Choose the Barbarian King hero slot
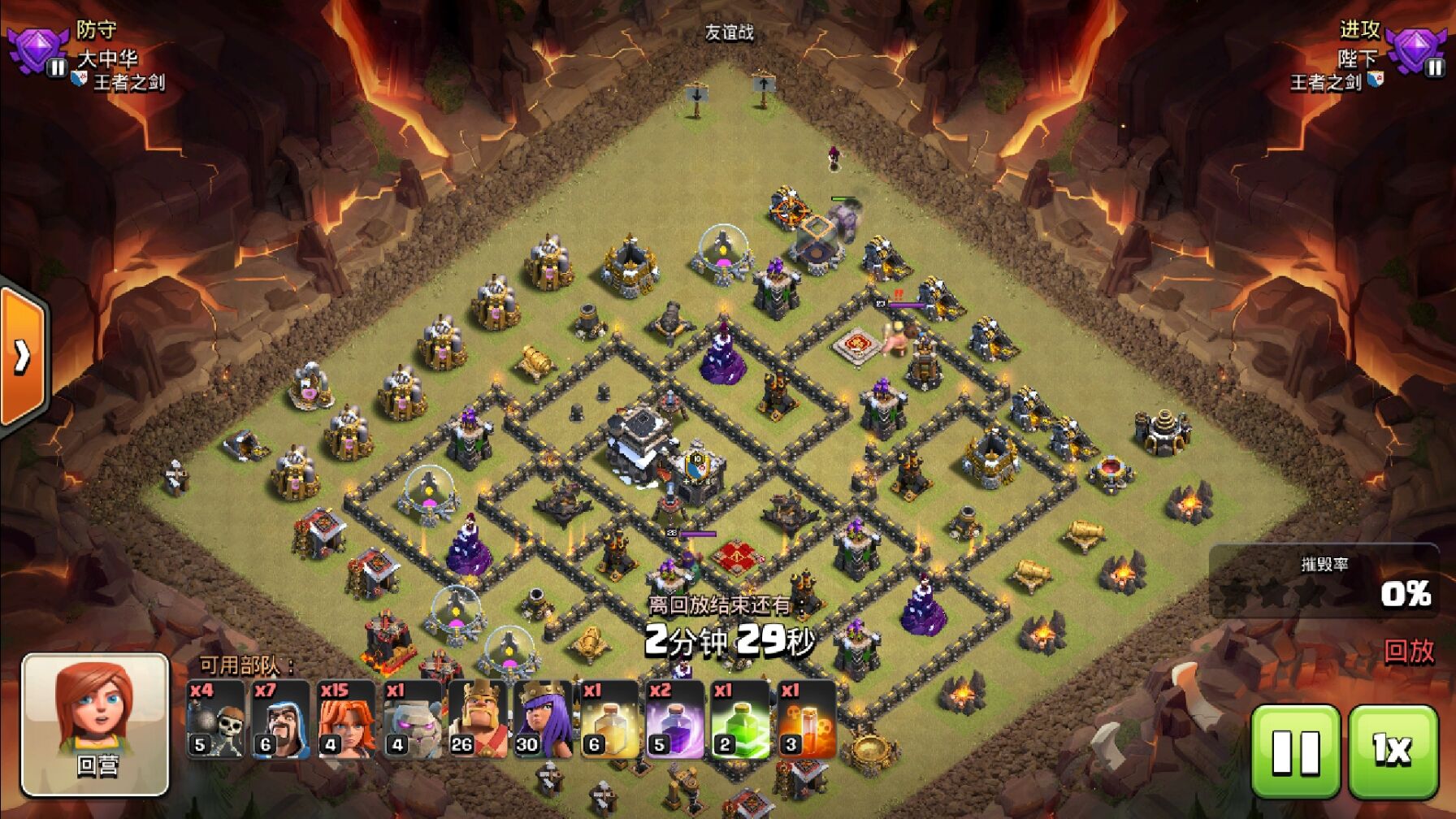This screenshot has height=819, width=1456. point(478,719)
